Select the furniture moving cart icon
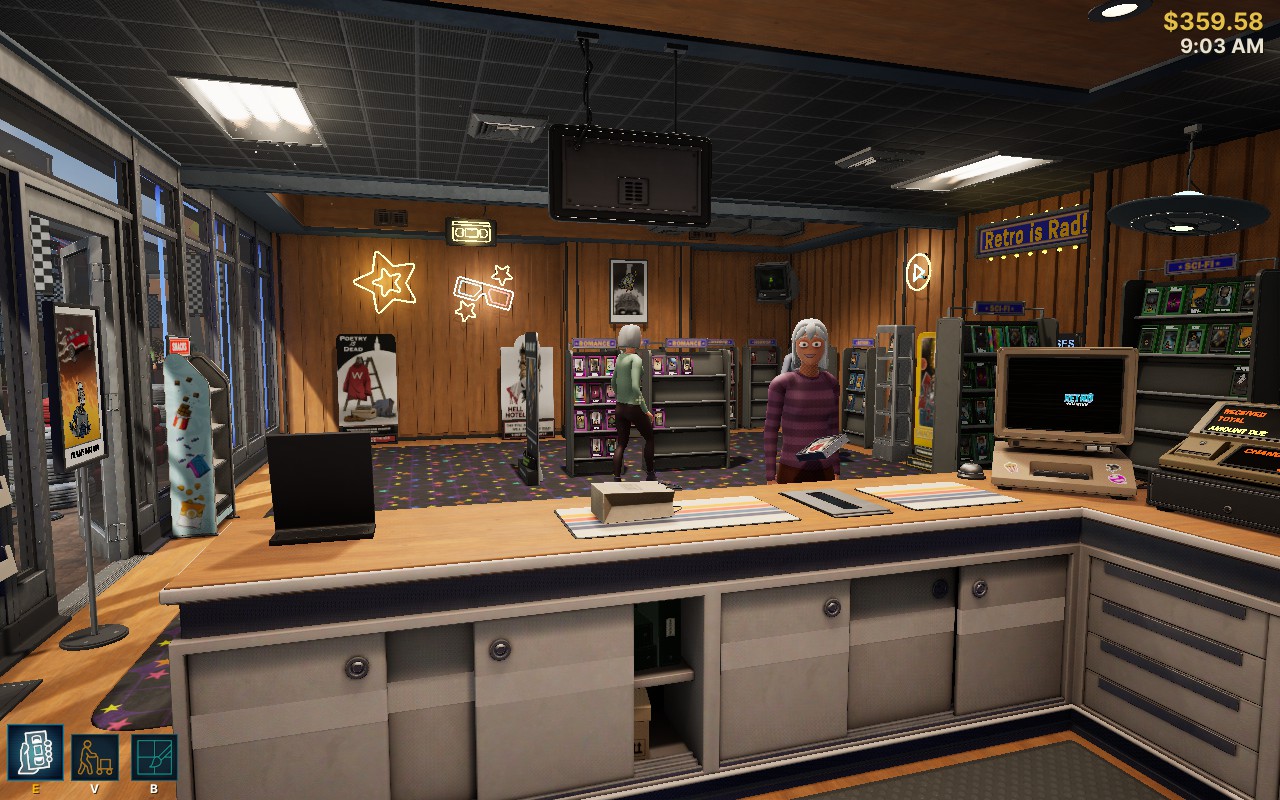 (95, 757)
